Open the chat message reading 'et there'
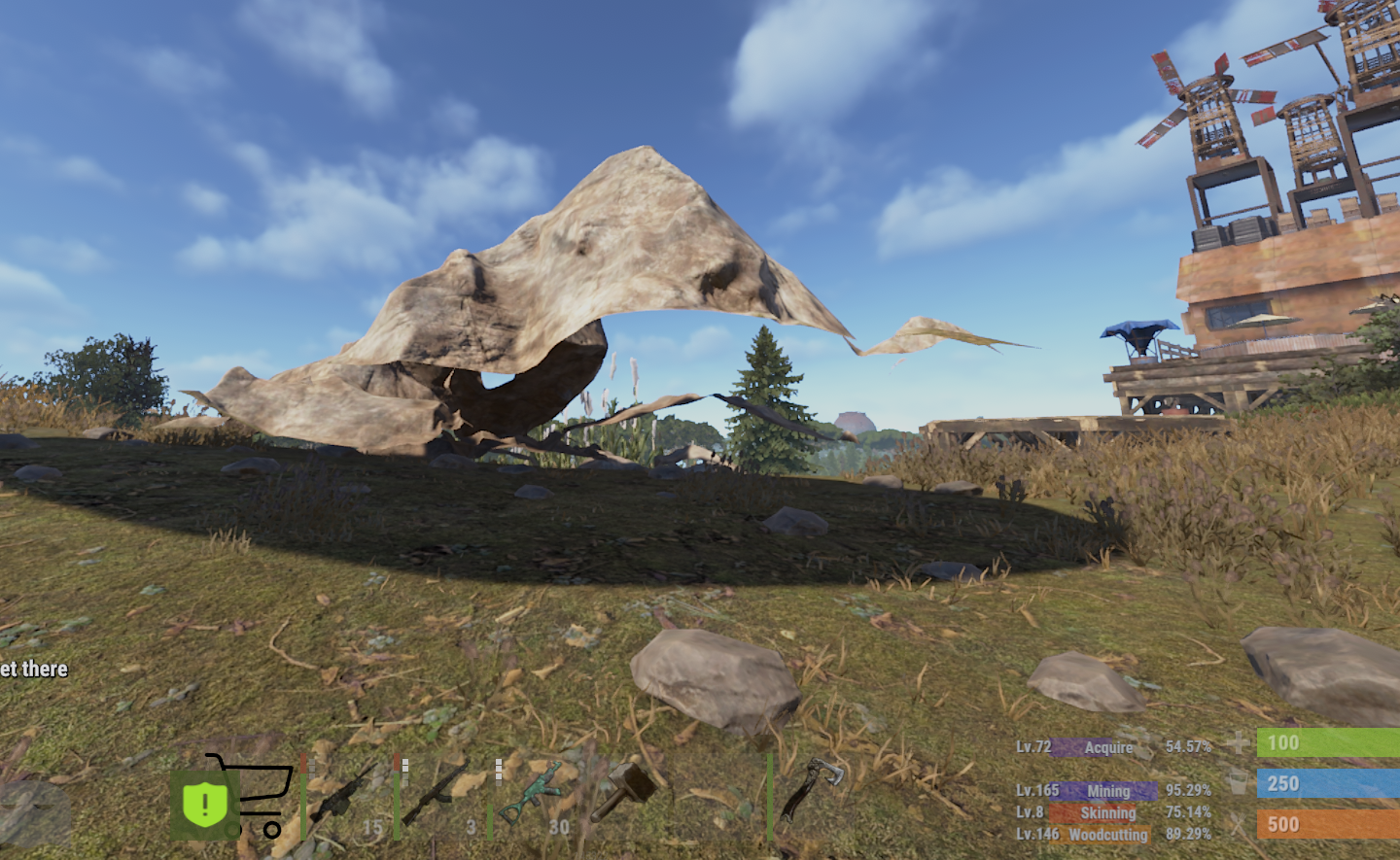This screenshot has width=1400, height=860. pos(33,669)
